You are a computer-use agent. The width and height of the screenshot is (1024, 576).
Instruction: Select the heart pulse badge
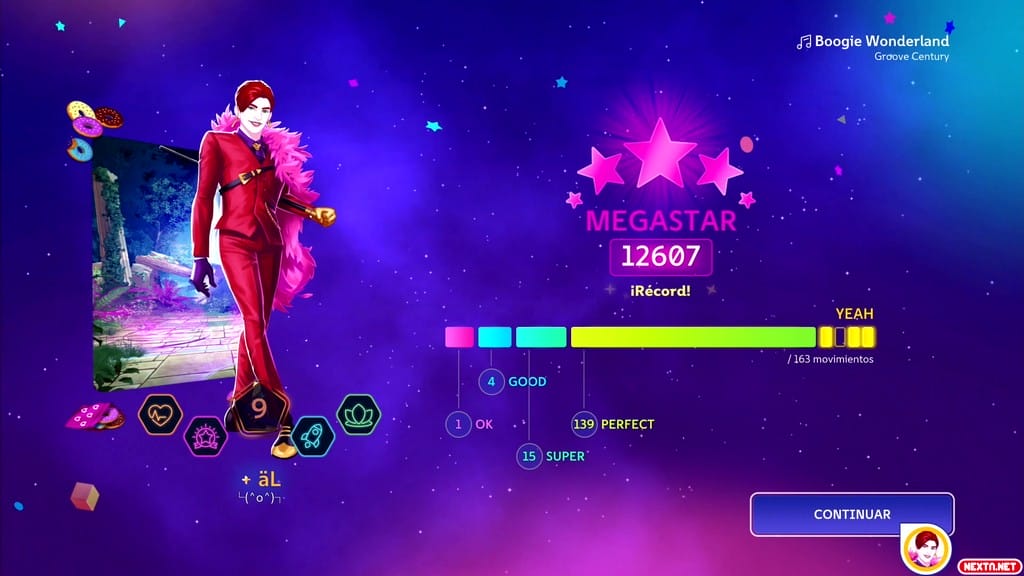pyautogui.click(x=159, y=414)
